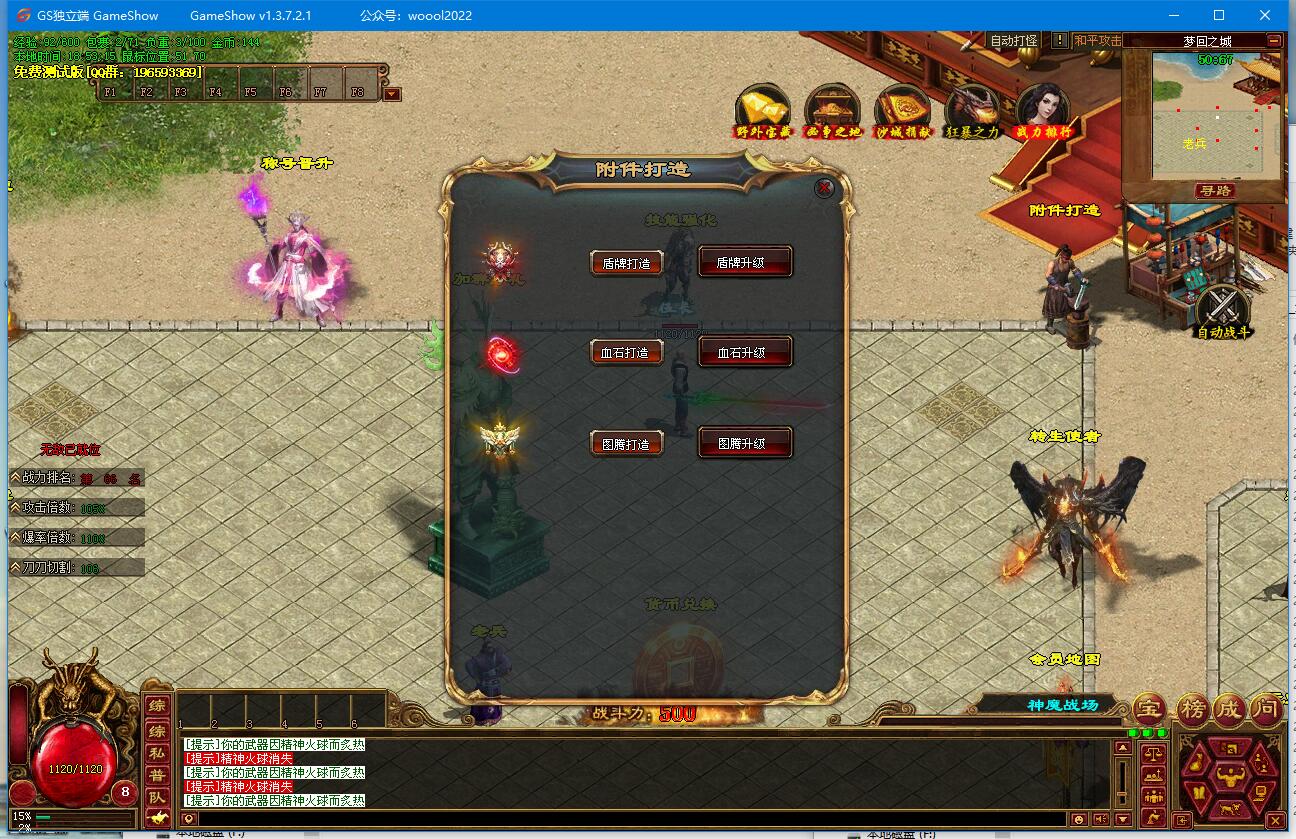Select the 私 private chat channel tab

click(157, 753)
